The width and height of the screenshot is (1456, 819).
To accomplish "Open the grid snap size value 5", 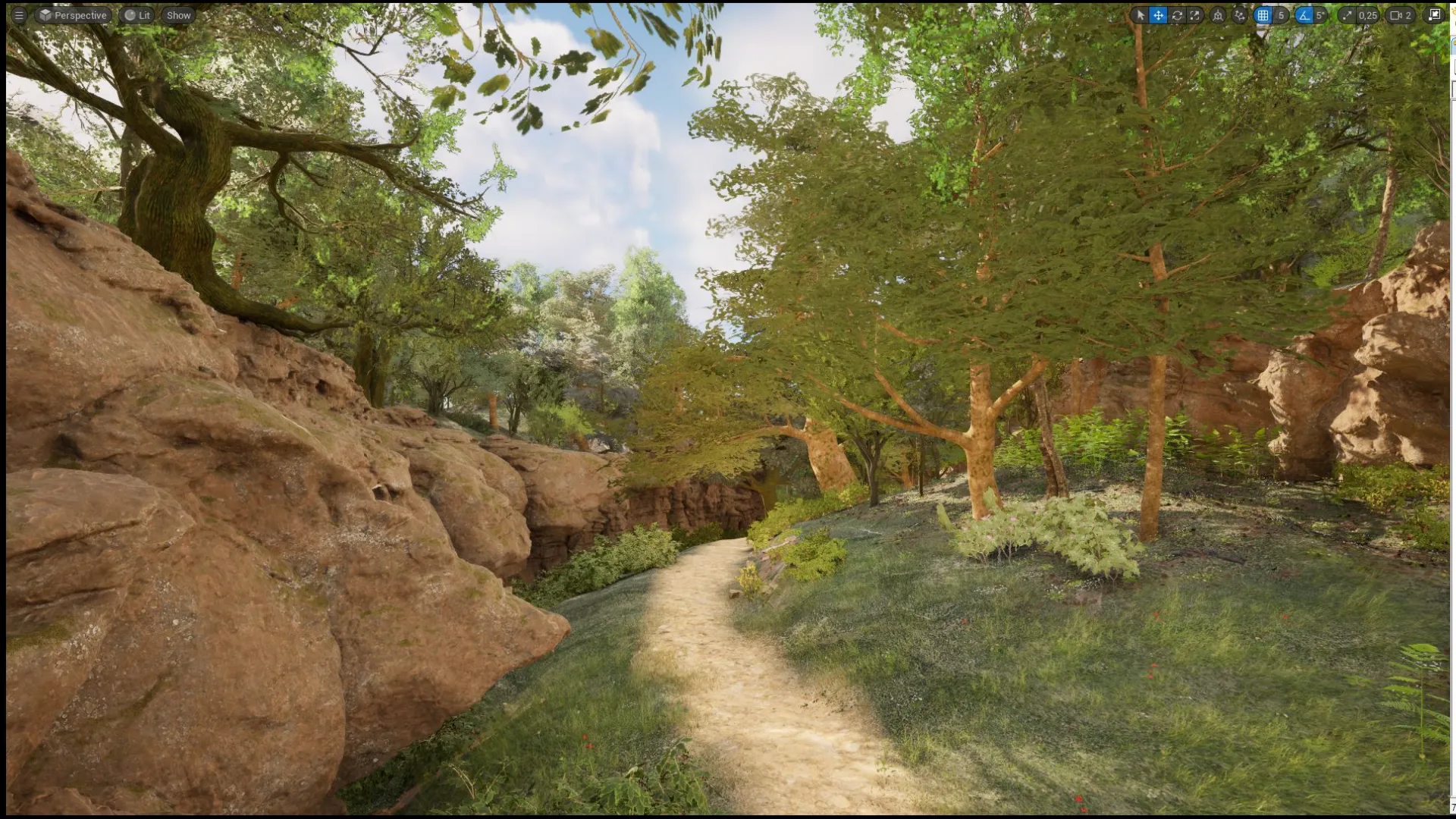I will (x=1281, y=15).
